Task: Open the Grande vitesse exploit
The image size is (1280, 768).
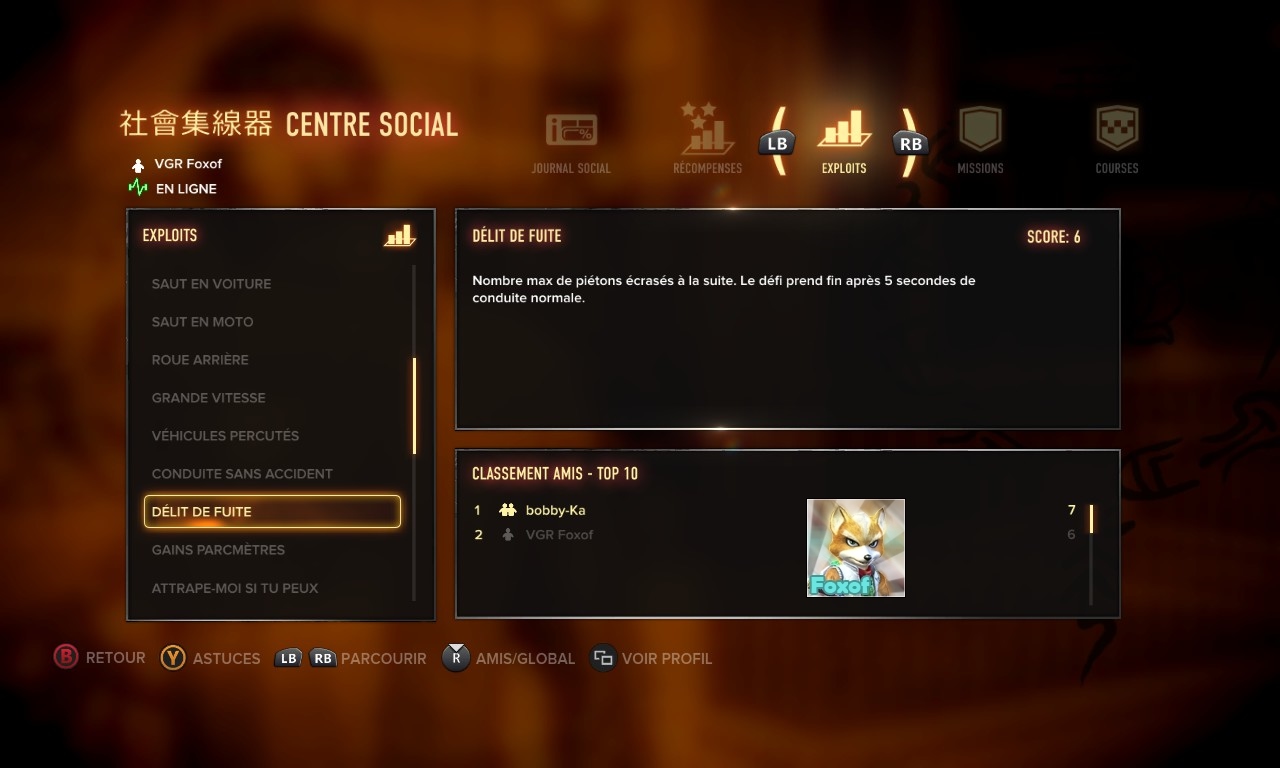Action: [x=208, y=398]
